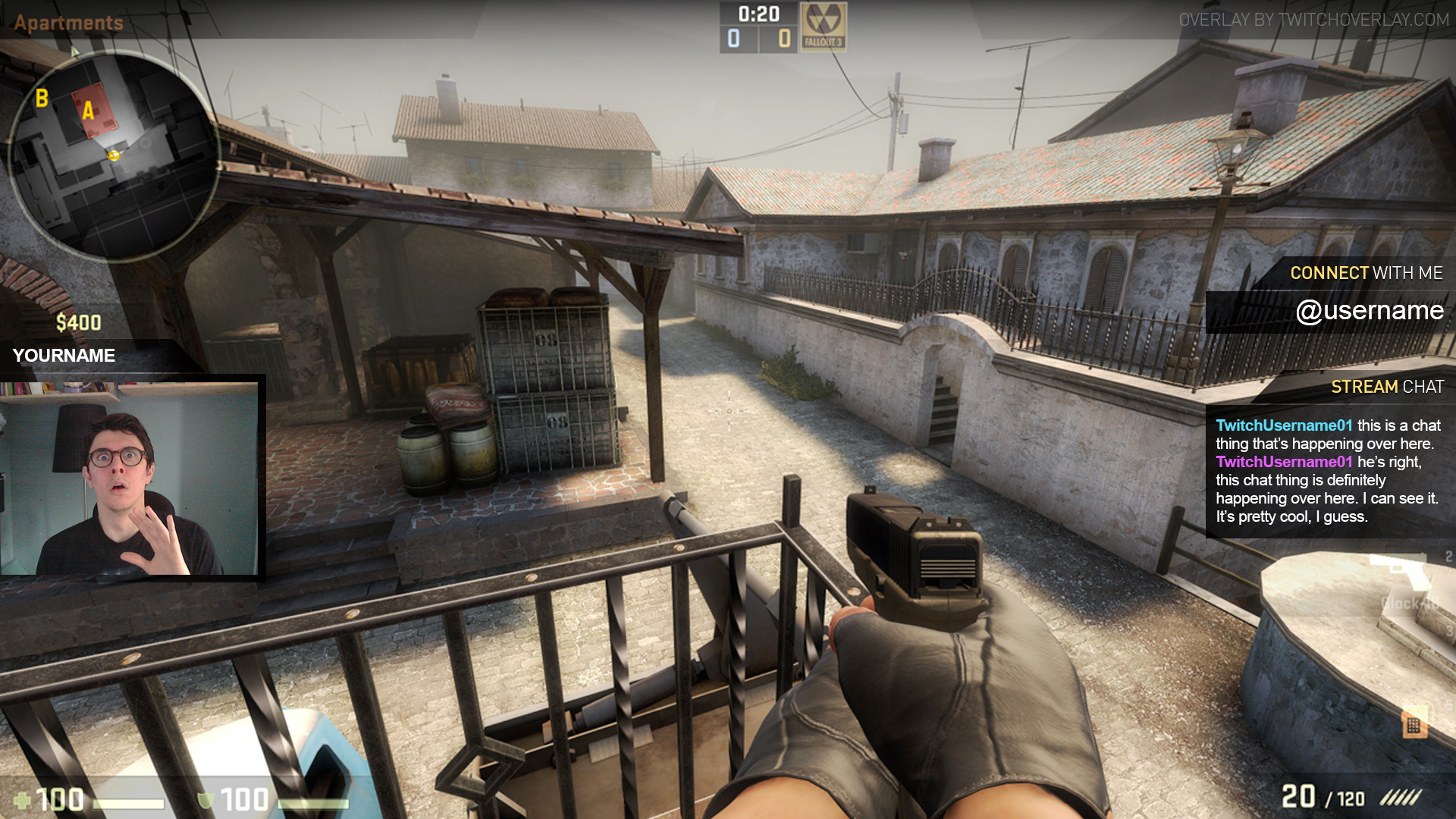Open the @username social handle

tap(1371, 311)
